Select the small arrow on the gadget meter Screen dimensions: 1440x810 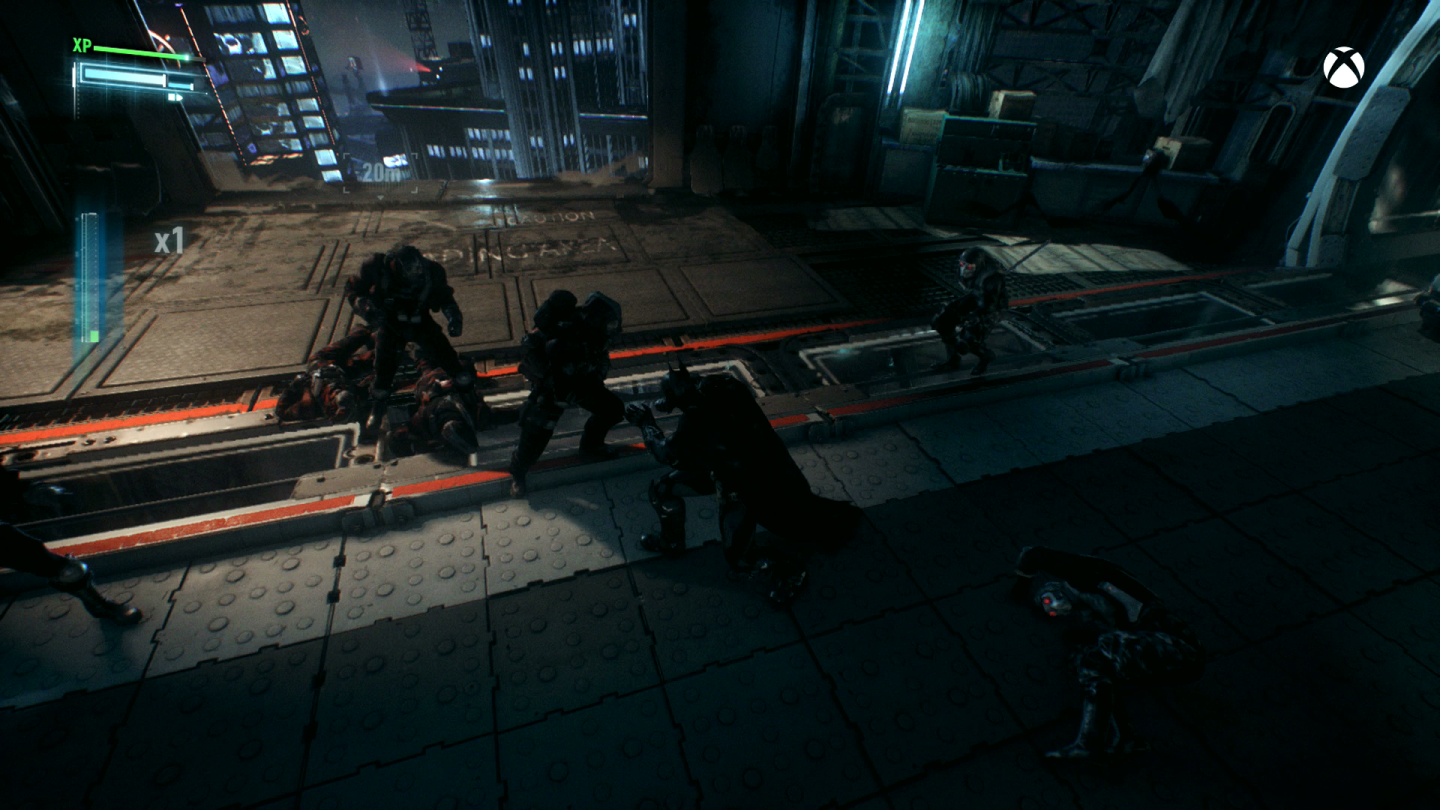tap(180, 97)
